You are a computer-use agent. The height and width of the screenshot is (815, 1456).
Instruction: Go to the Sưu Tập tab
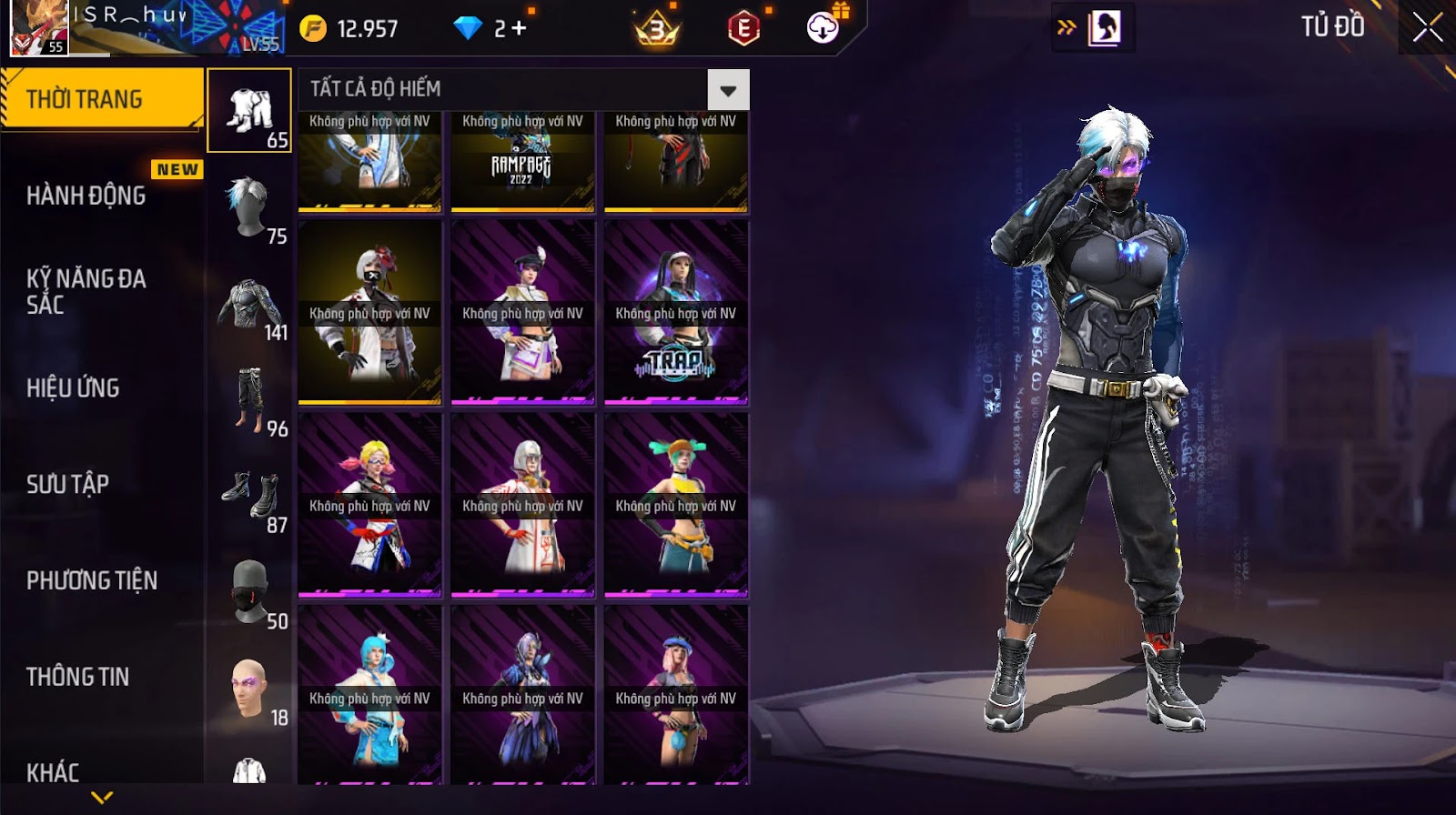[x=67, y=484]
